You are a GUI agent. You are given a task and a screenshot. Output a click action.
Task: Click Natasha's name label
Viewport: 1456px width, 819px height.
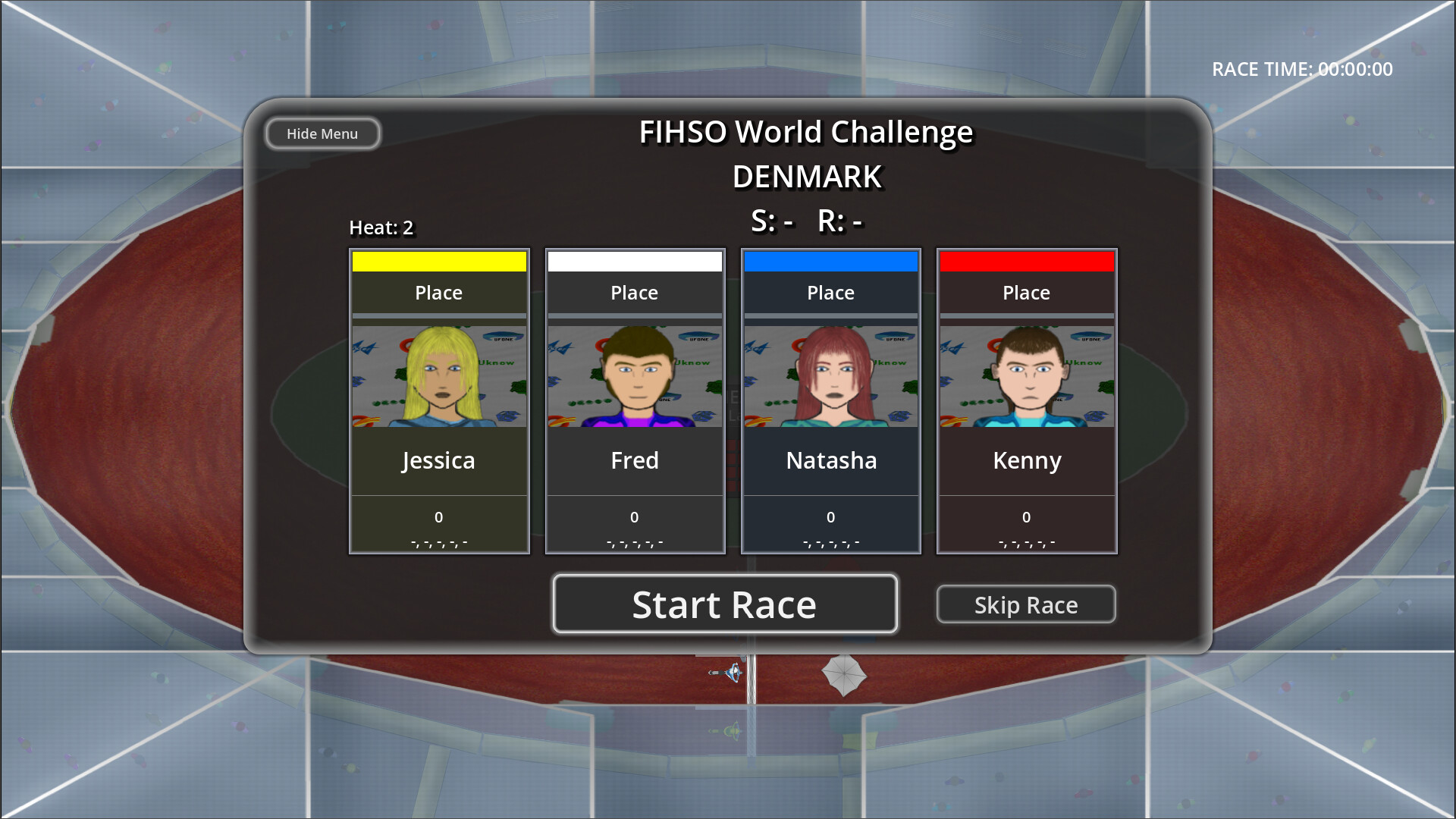tap(830, 460)
